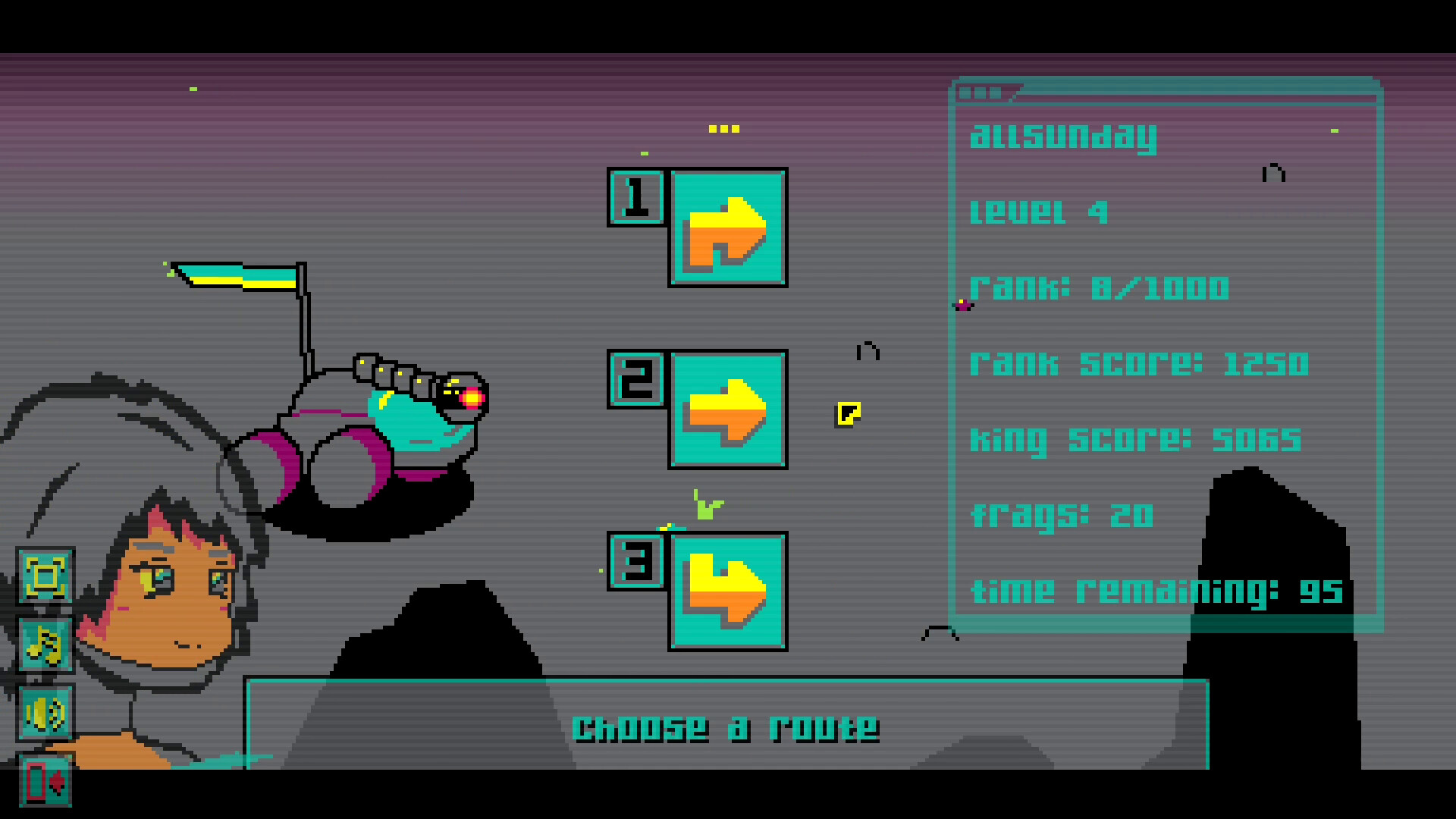The image size is (1456, 819).
Task: Click the 'rank: 8/1000' text
Action: pos(1100,289)
